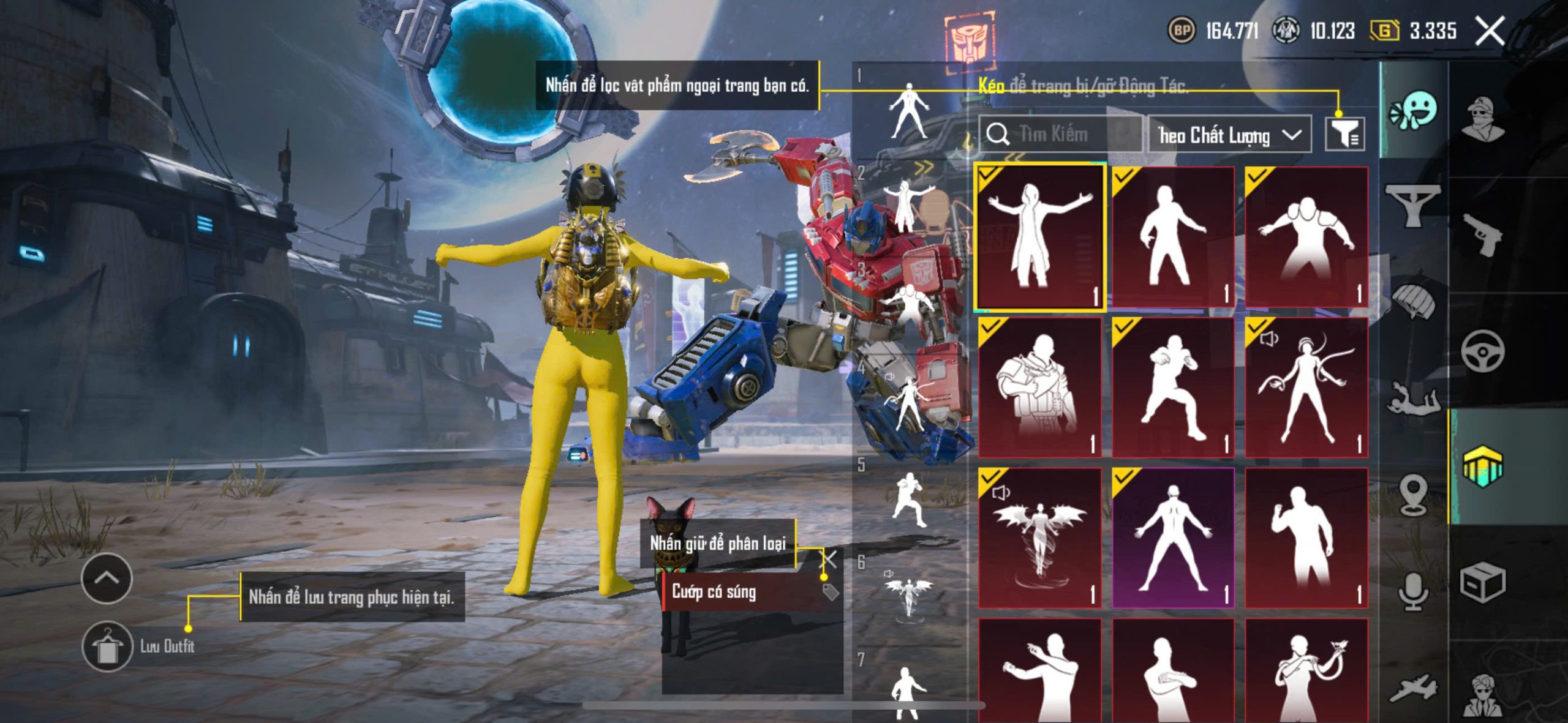
Task: Close the Cướp có súng tooltip
Action: [x=830, y=558]
